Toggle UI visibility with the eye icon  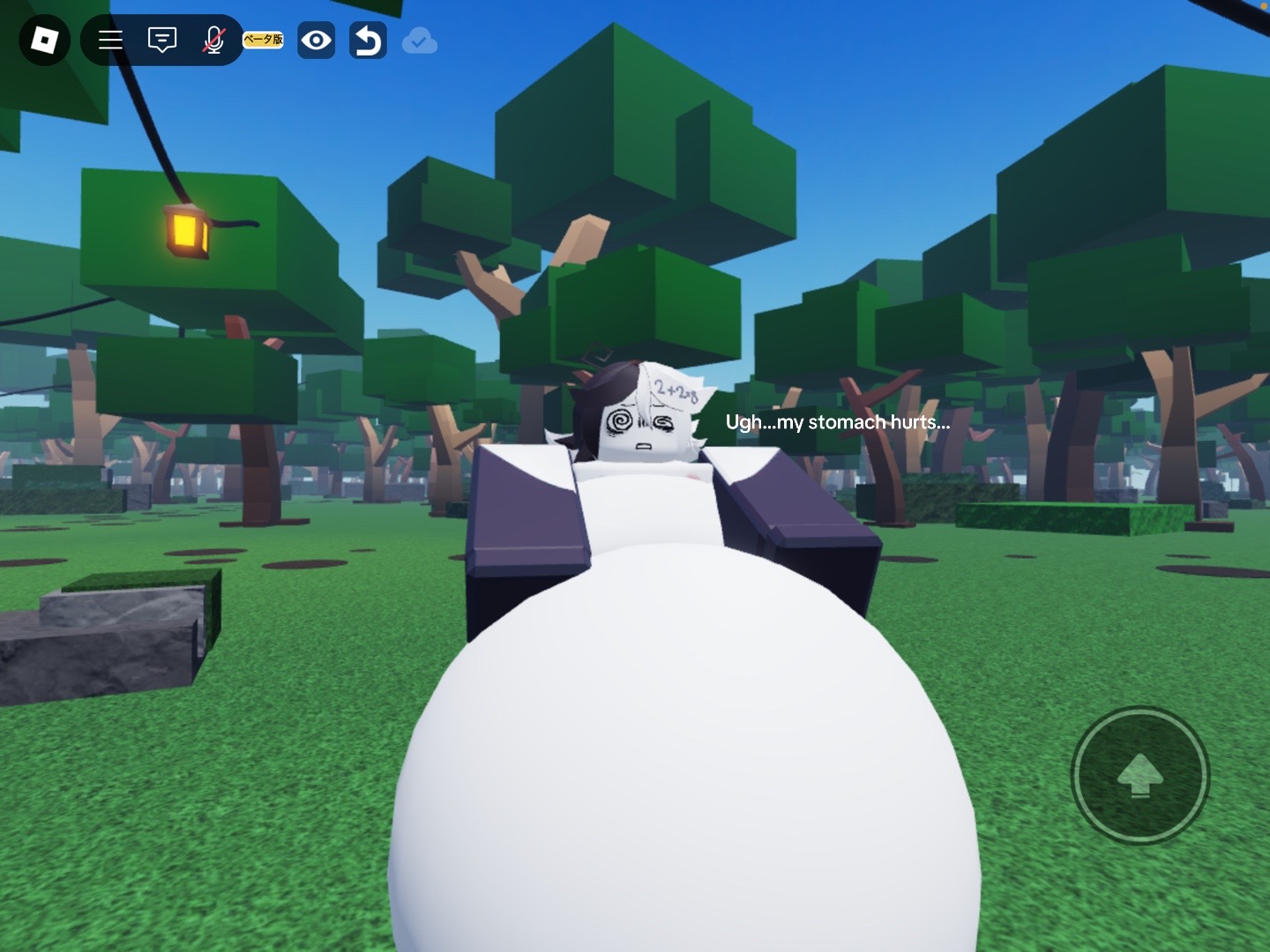(316, 40)
